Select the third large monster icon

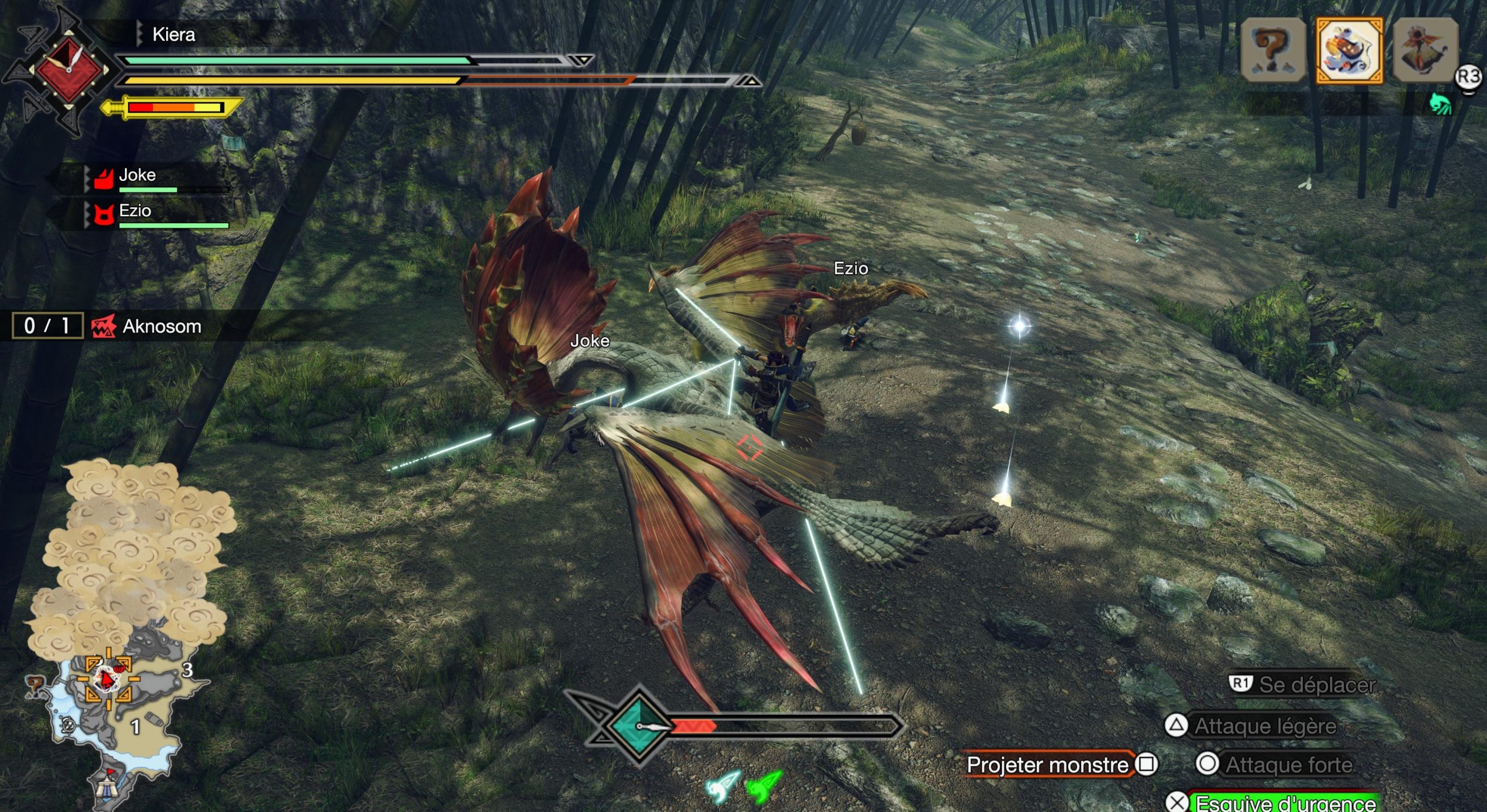1425,51
